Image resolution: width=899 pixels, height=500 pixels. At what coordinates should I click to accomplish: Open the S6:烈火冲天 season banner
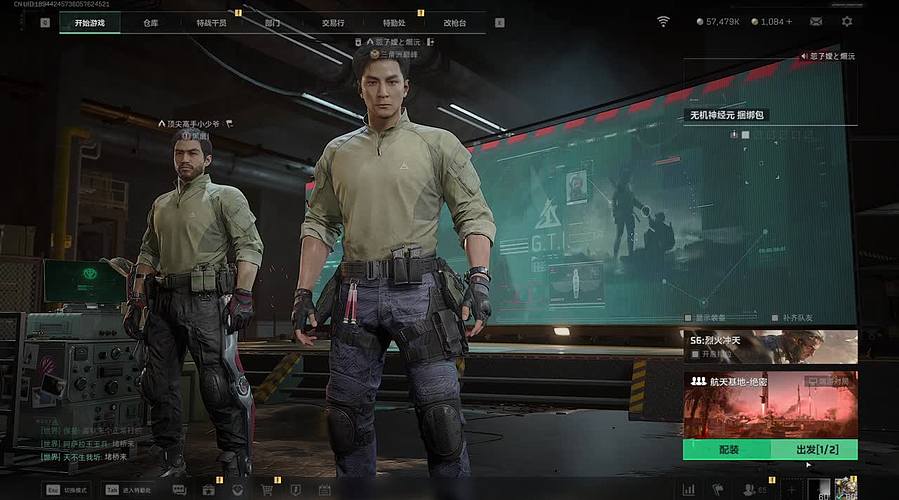770,346
